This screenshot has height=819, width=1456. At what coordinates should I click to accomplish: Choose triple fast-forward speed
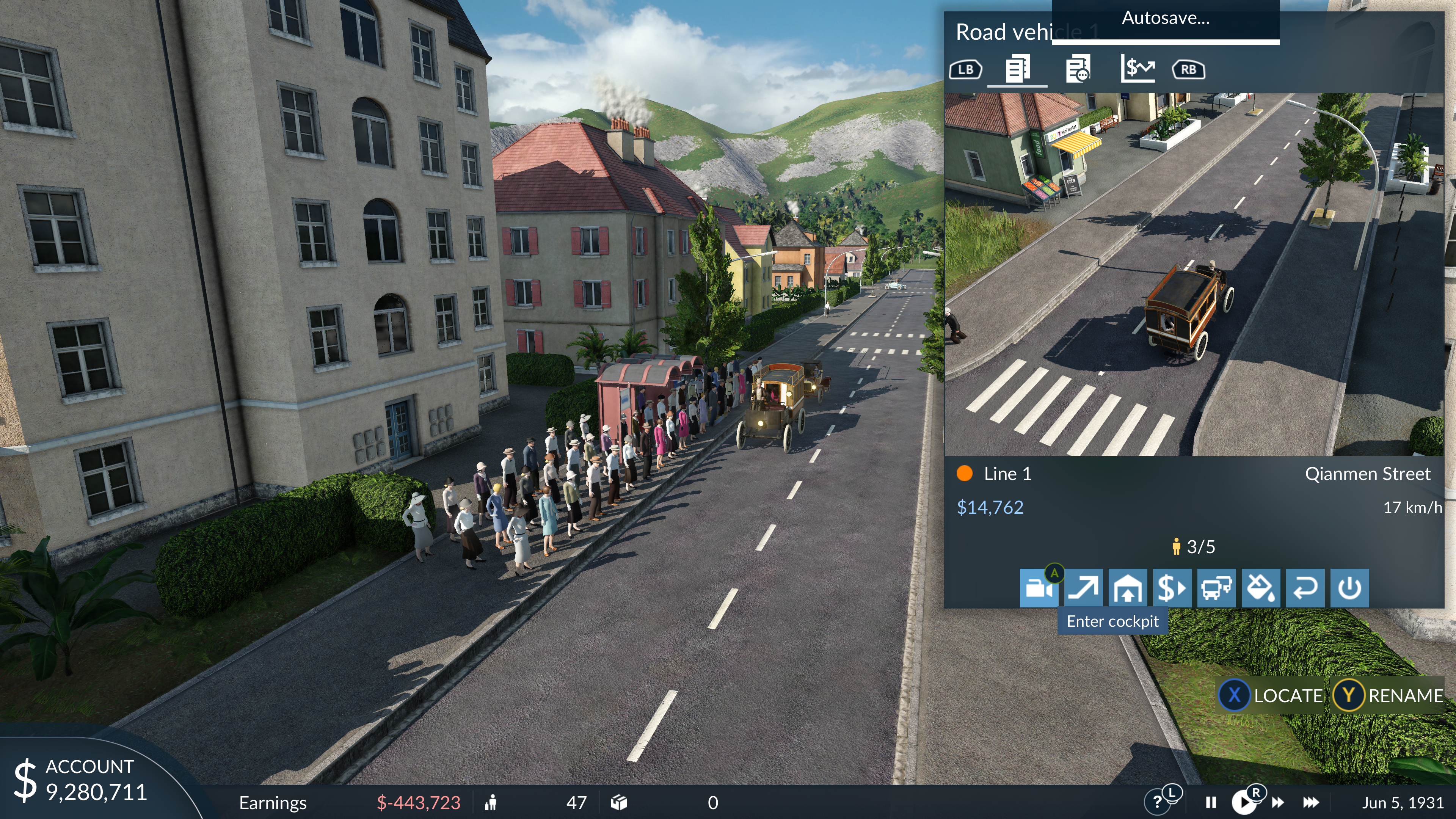(x=1311, y=803)
